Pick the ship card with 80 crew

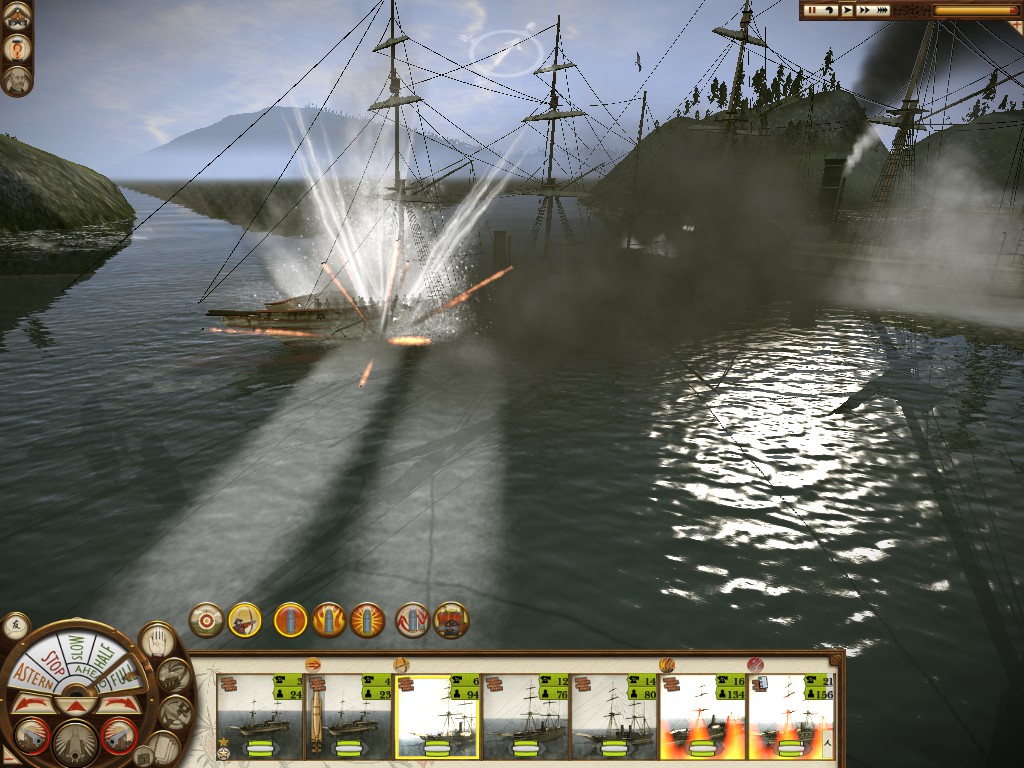coord(613,716)
